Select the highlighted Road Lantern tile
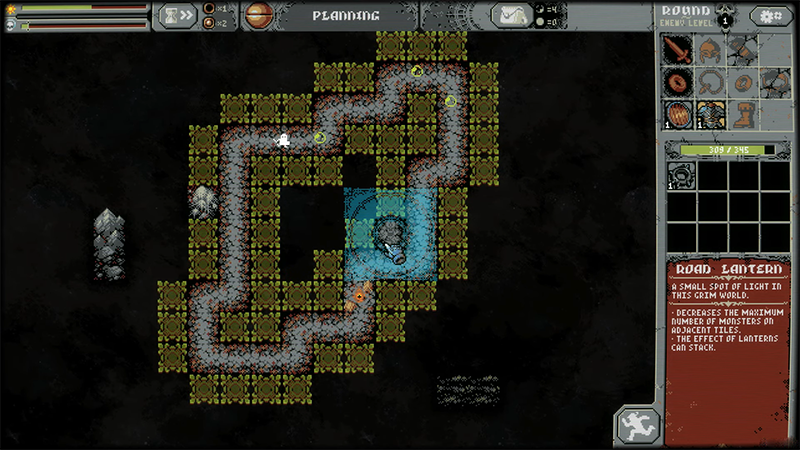This screenshot has height=450, width=800. pyautogui.click(x=390, y=235)
